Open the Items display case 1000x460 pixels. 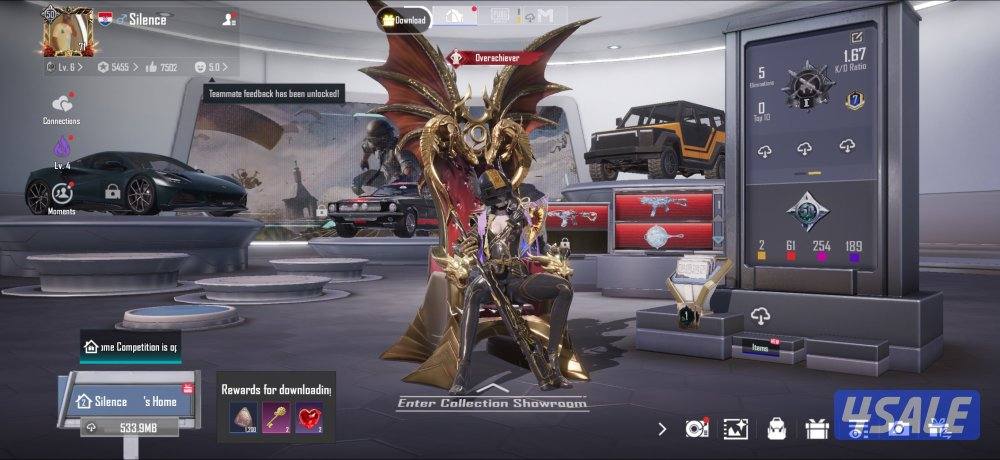761,347
